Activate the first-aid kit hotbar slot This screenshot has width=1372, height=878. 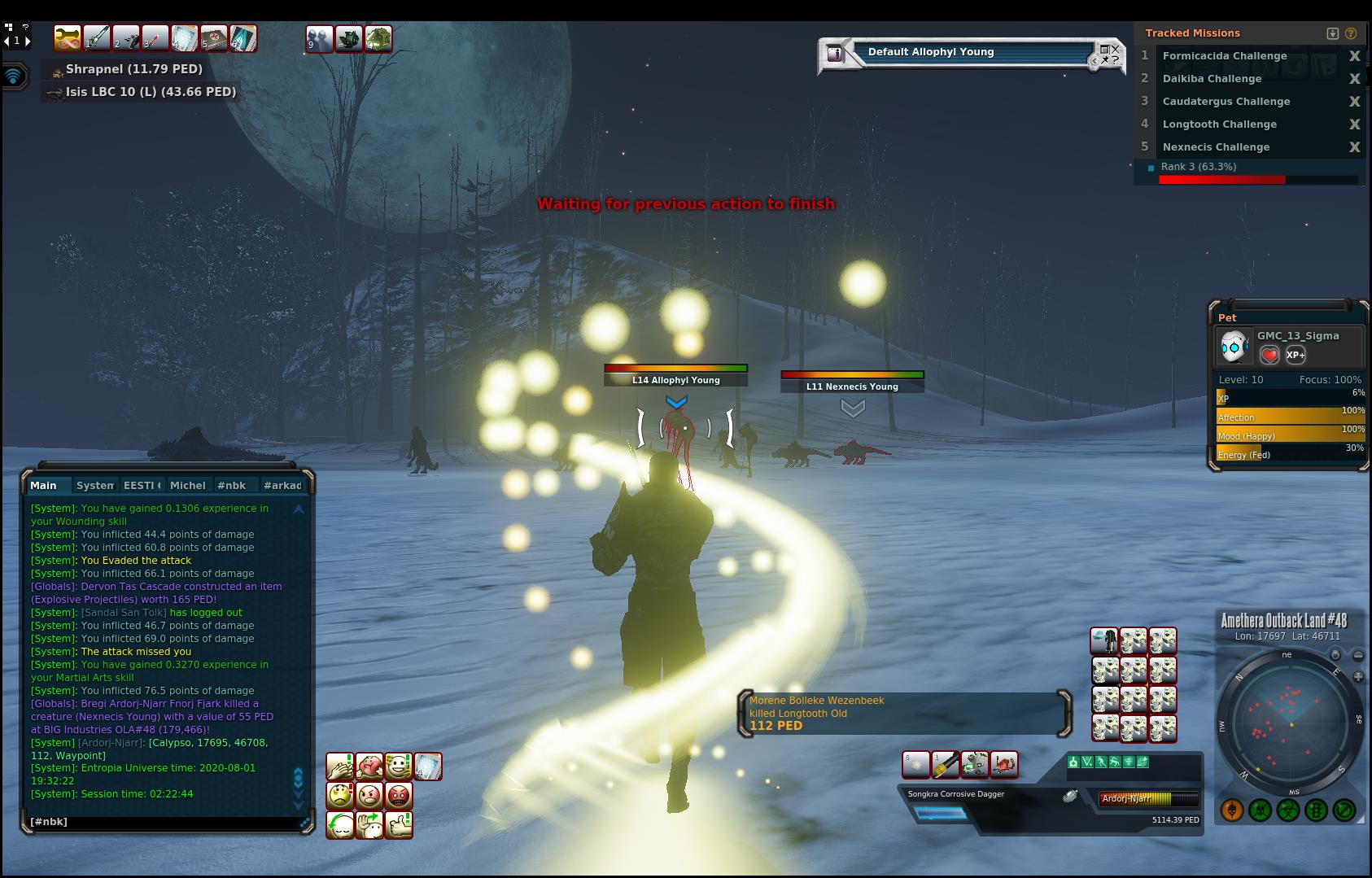coord(214,38)
